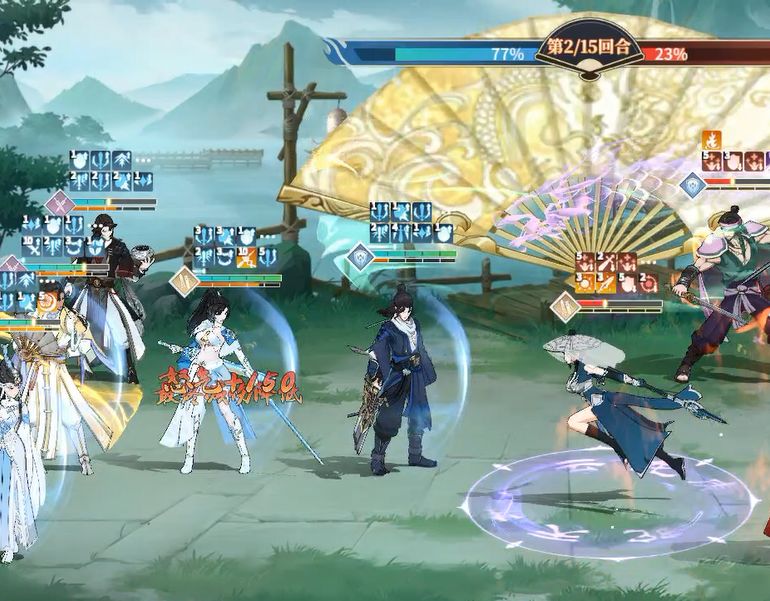The image size is (770, 601).
Task: Tap the orange flame buff icon above the enemy swordsman
Action: (x=714, y=140)
